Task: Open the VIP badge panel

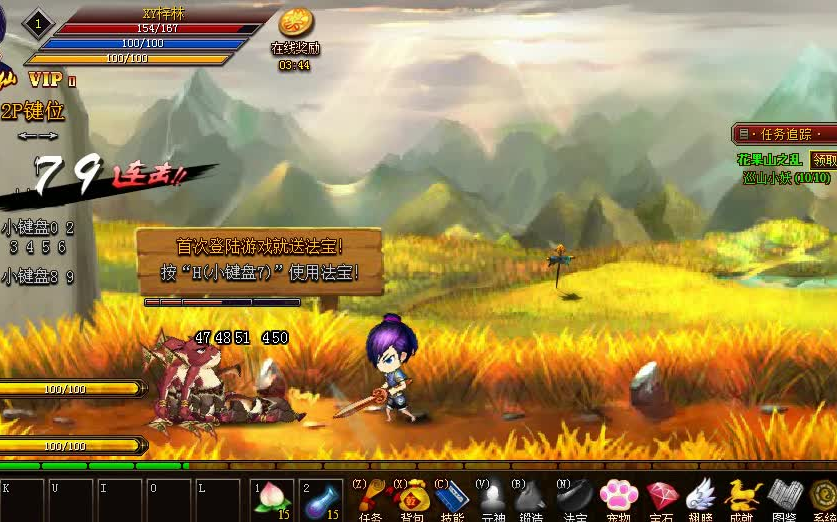Action: [45, 79]
